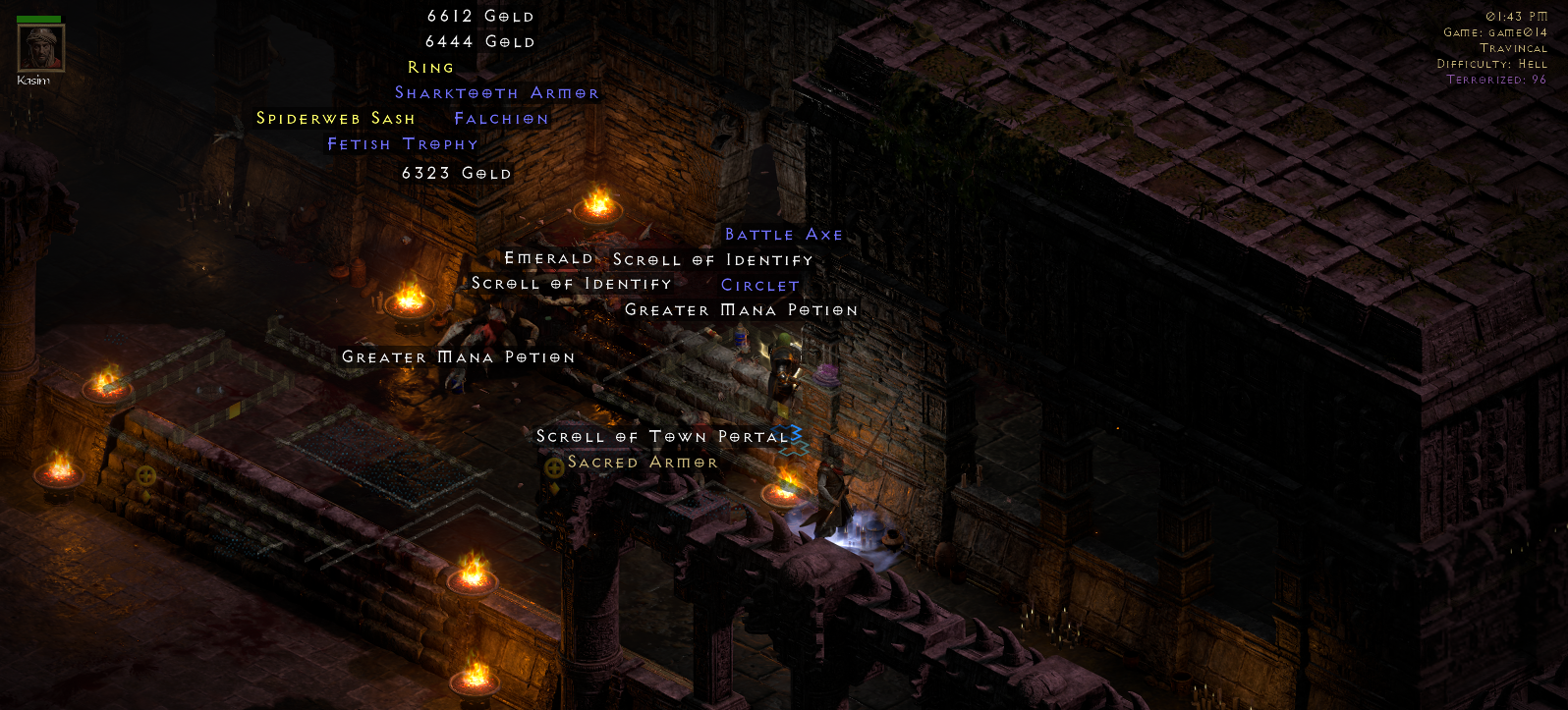Pick up the Battle Axe
Image resolution: width=1568 pixels, height=710 pixels.
pos(783,235)
